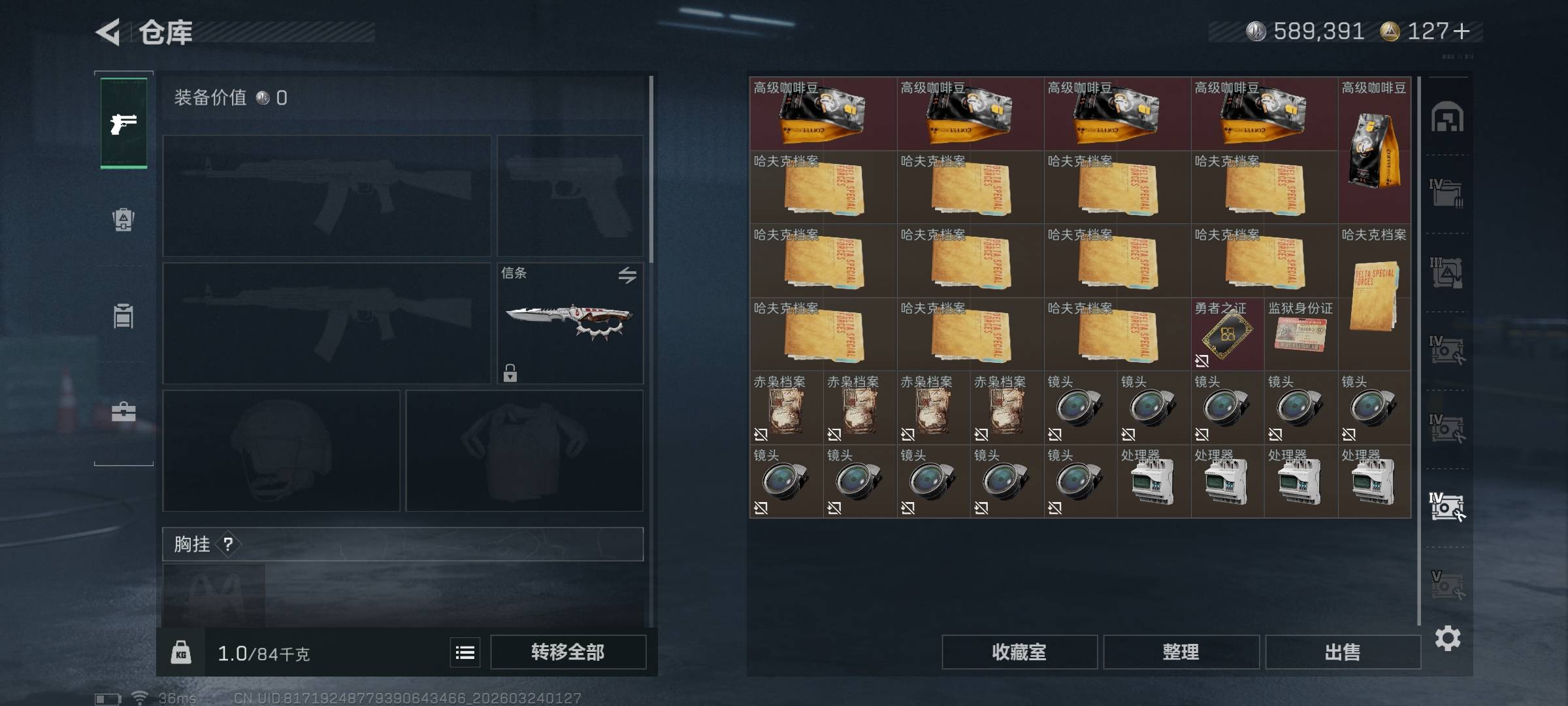Switch to the backpack tab
Viewport: 1568px width, 706px height.
(123, 220)
